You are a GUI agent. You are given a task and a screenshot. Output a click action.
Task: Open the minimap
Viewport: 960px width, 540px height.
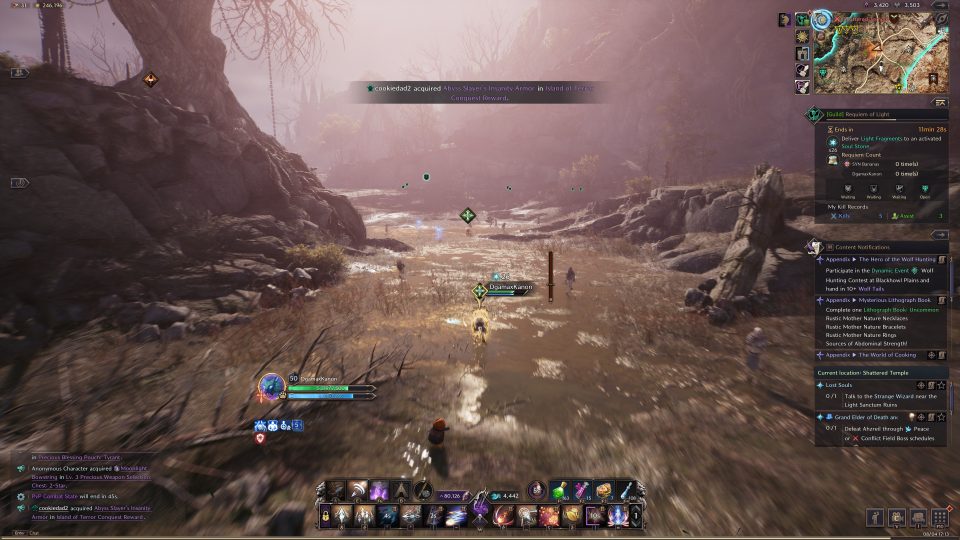pos(875,45)
